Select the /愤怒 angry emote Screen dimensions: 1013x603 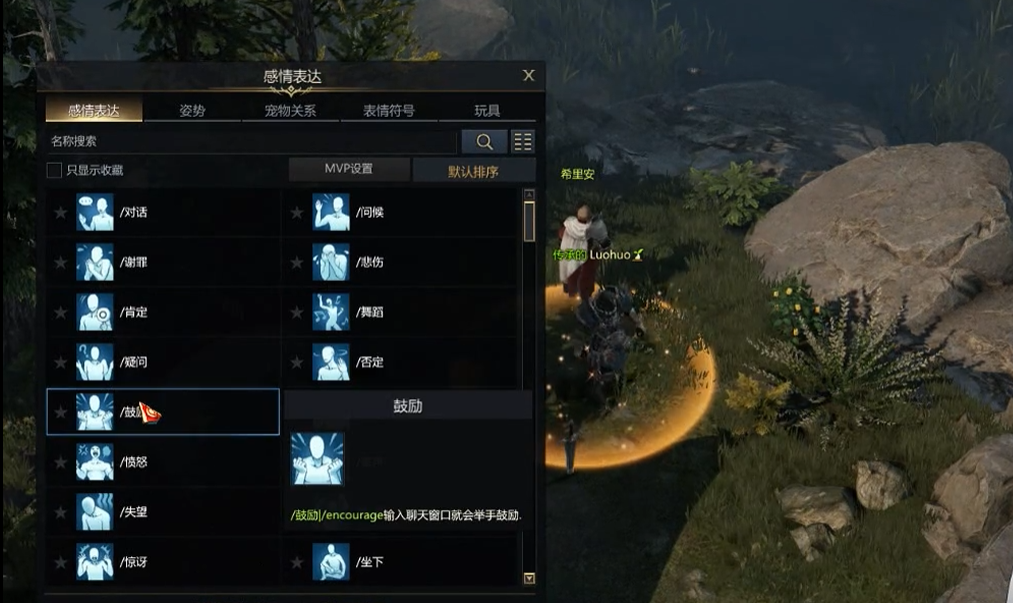pos(133,462)
